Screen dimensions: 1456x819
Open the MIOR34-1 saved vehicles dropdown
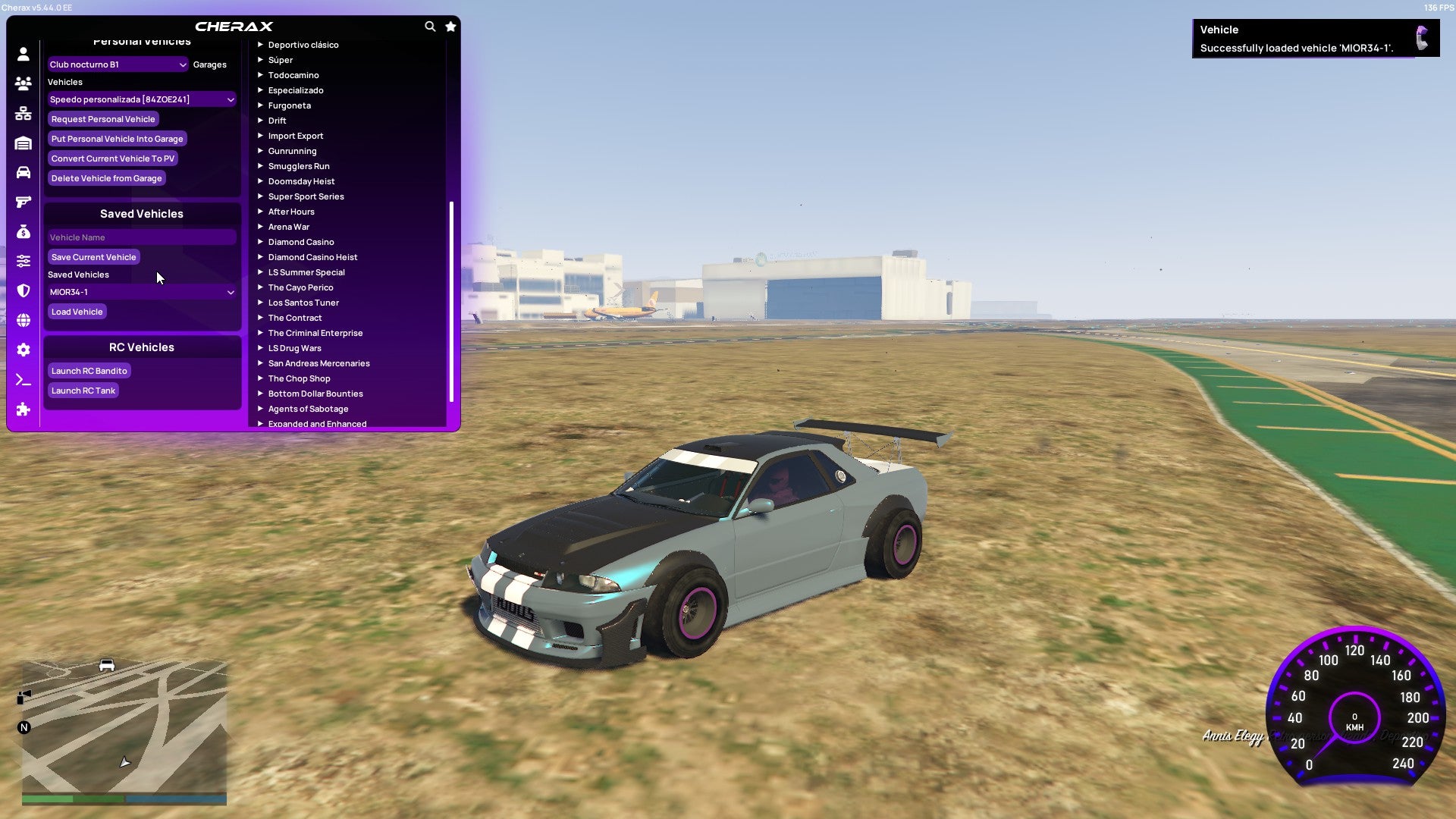[141, 291]
